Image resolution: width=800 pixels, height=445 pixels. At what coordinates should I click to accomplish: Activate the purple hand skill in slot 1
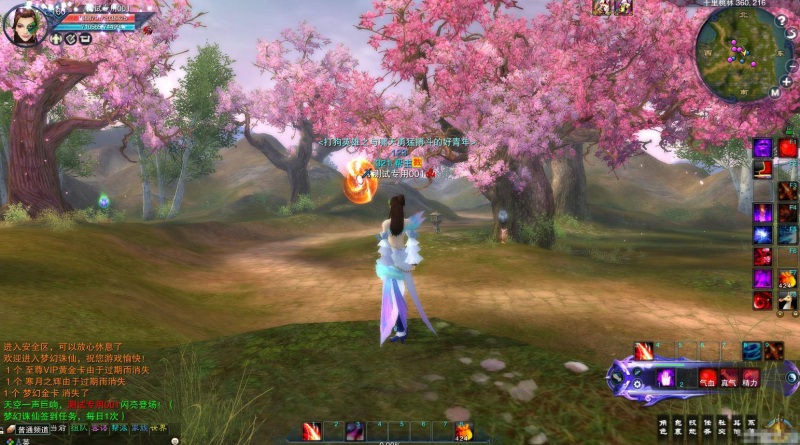[665, 378]
